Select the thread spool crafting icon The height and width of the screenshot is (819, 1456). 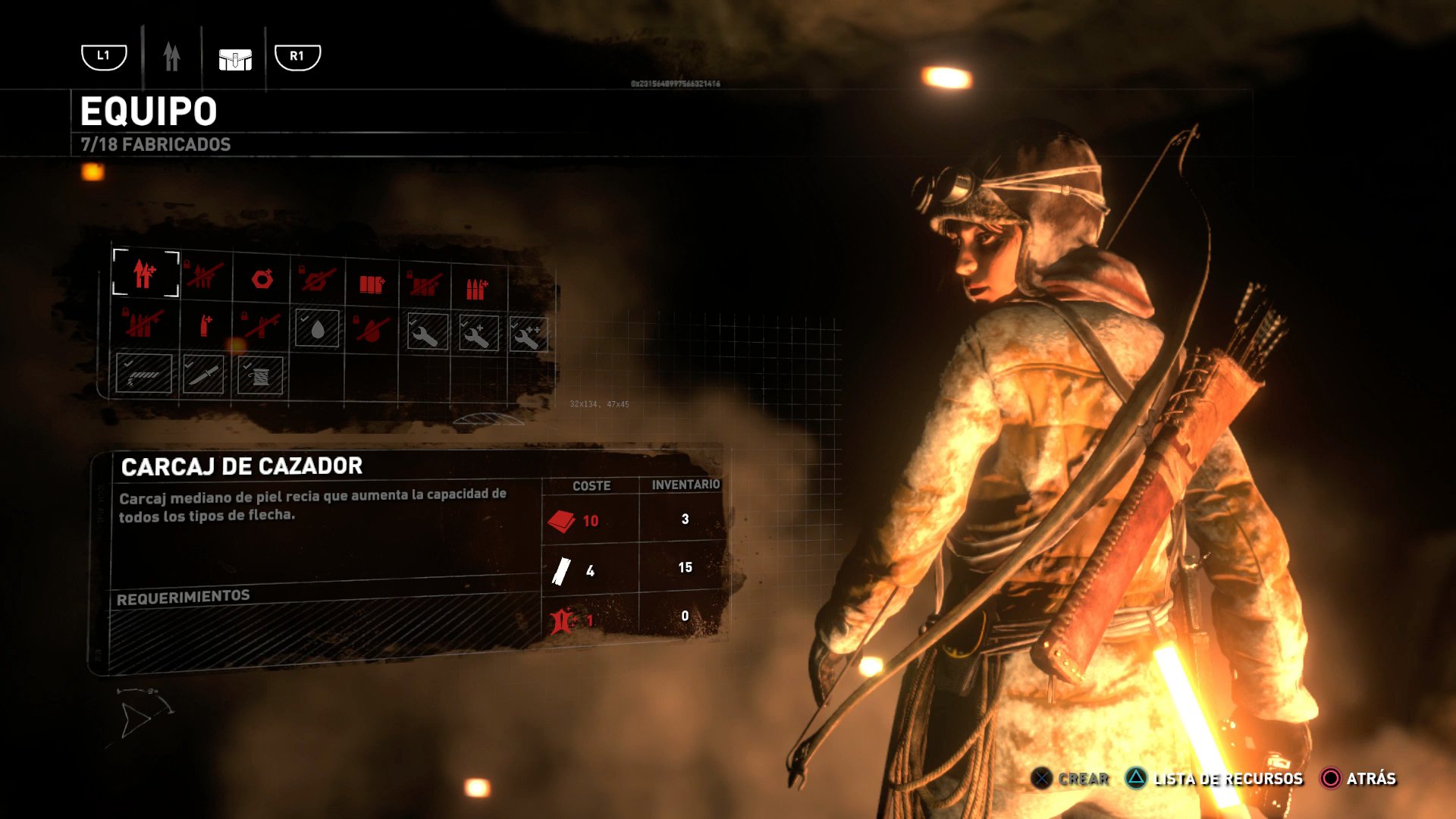(x=260, y=375)
